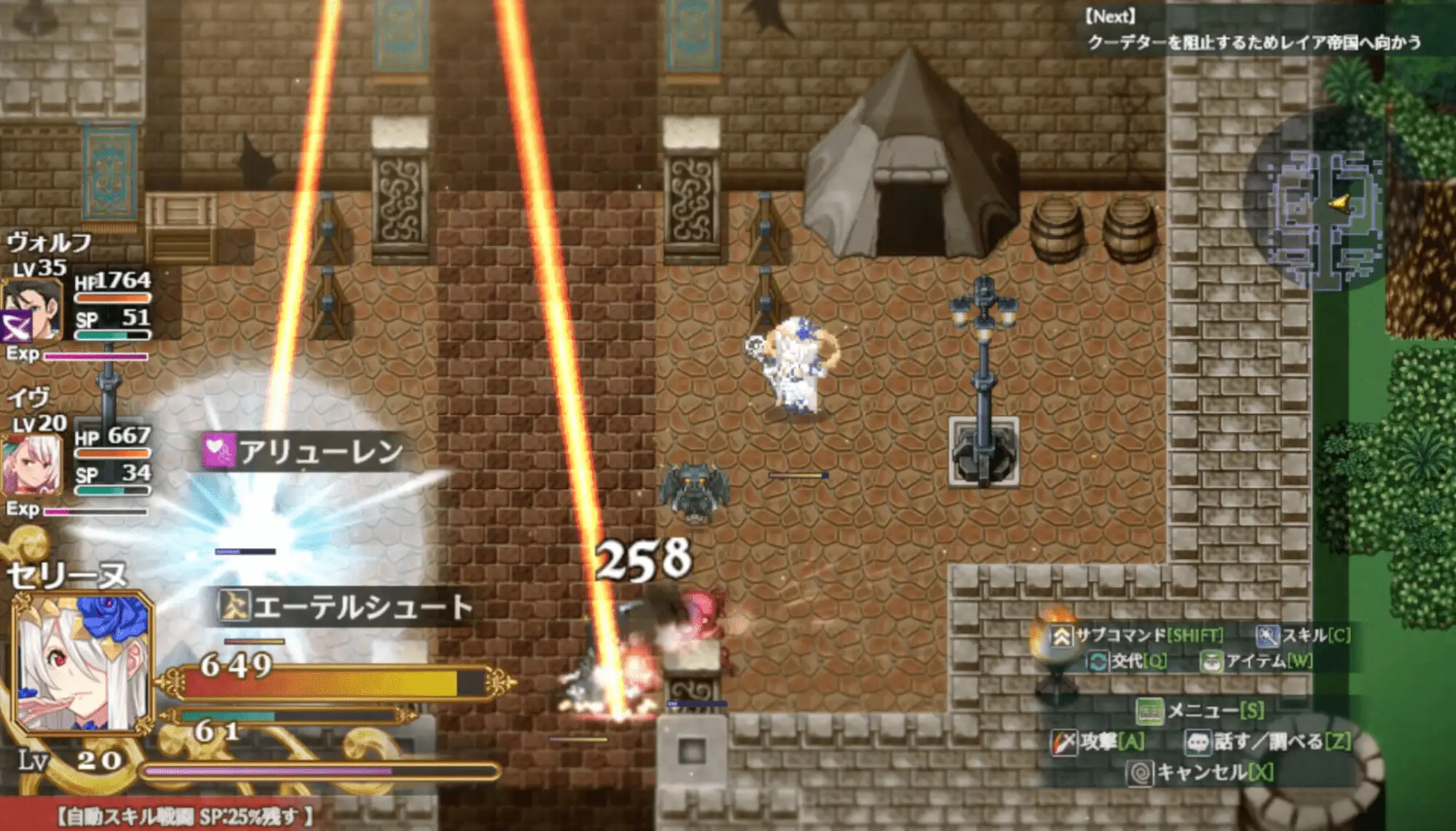This screenshot has height=831, width=1456.
Task: Open the skill command
Action: (1303, 635)
